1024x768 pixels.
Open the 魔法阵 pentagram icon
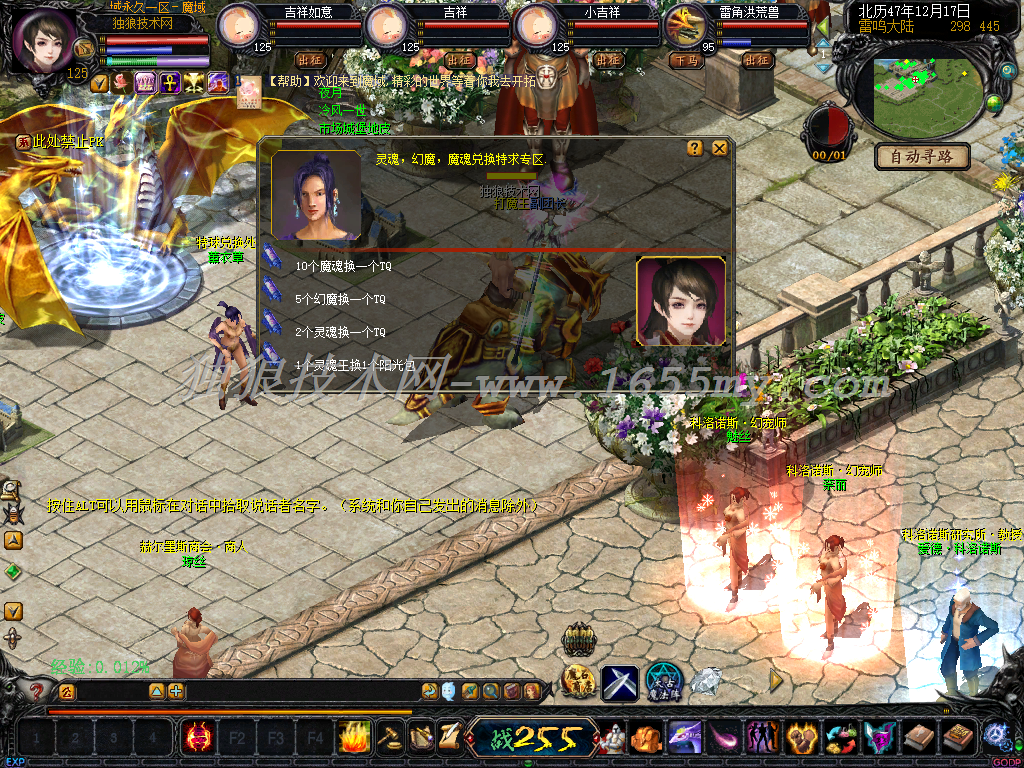coord(663,682)
